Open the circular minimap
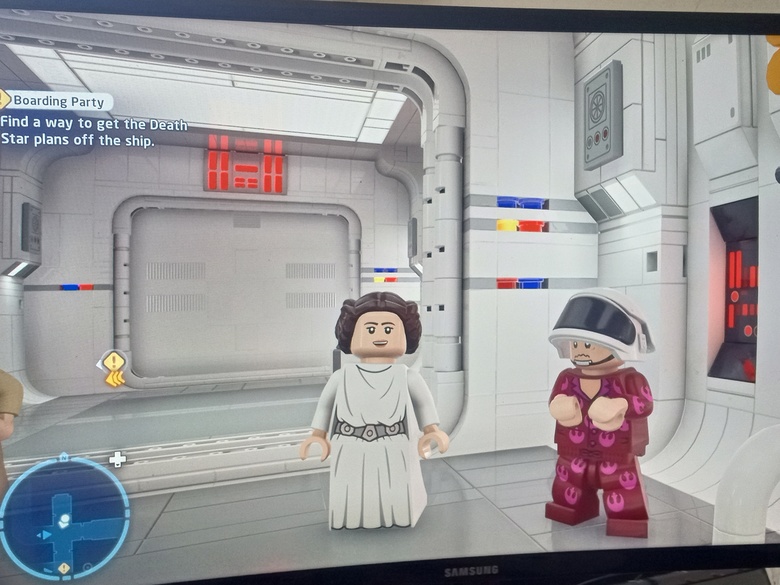 [x=63, y=518]
